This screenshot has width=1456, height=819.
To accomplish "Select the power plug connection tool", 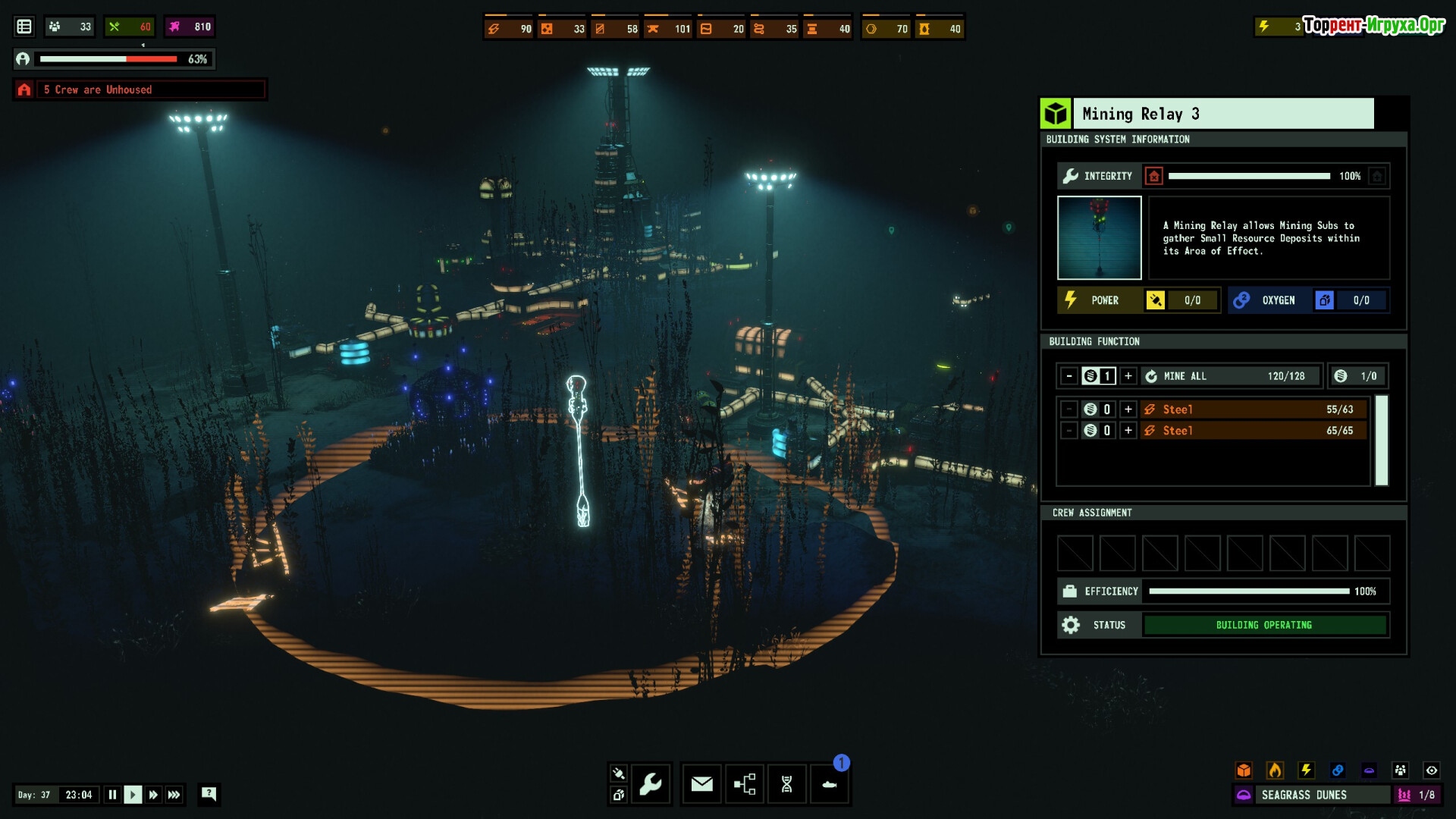I will (619, 773).
